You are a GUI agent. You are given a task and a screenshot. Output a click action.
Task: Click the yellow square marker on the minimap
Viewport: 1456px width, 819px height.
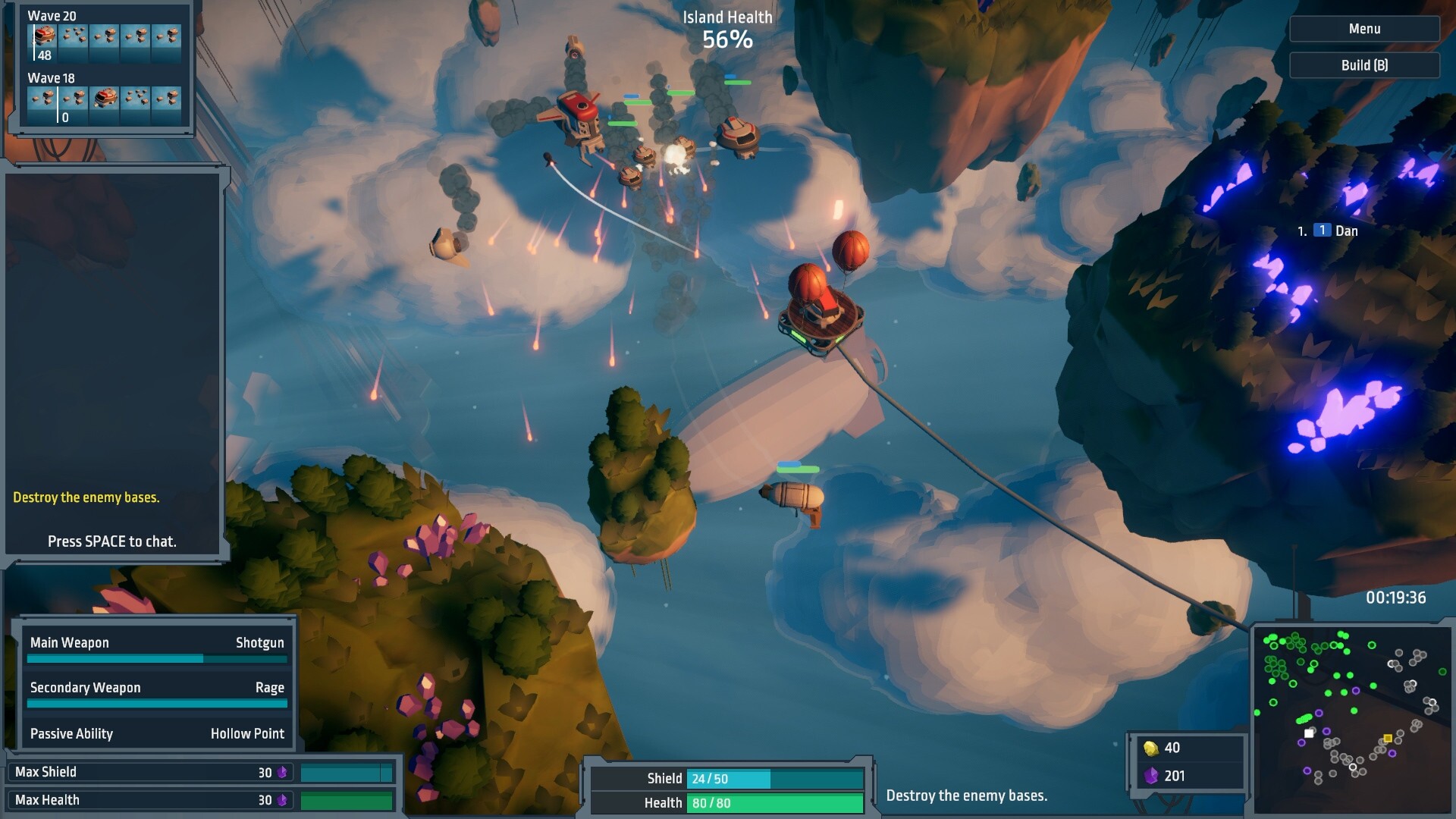(x=1388, y=738)
